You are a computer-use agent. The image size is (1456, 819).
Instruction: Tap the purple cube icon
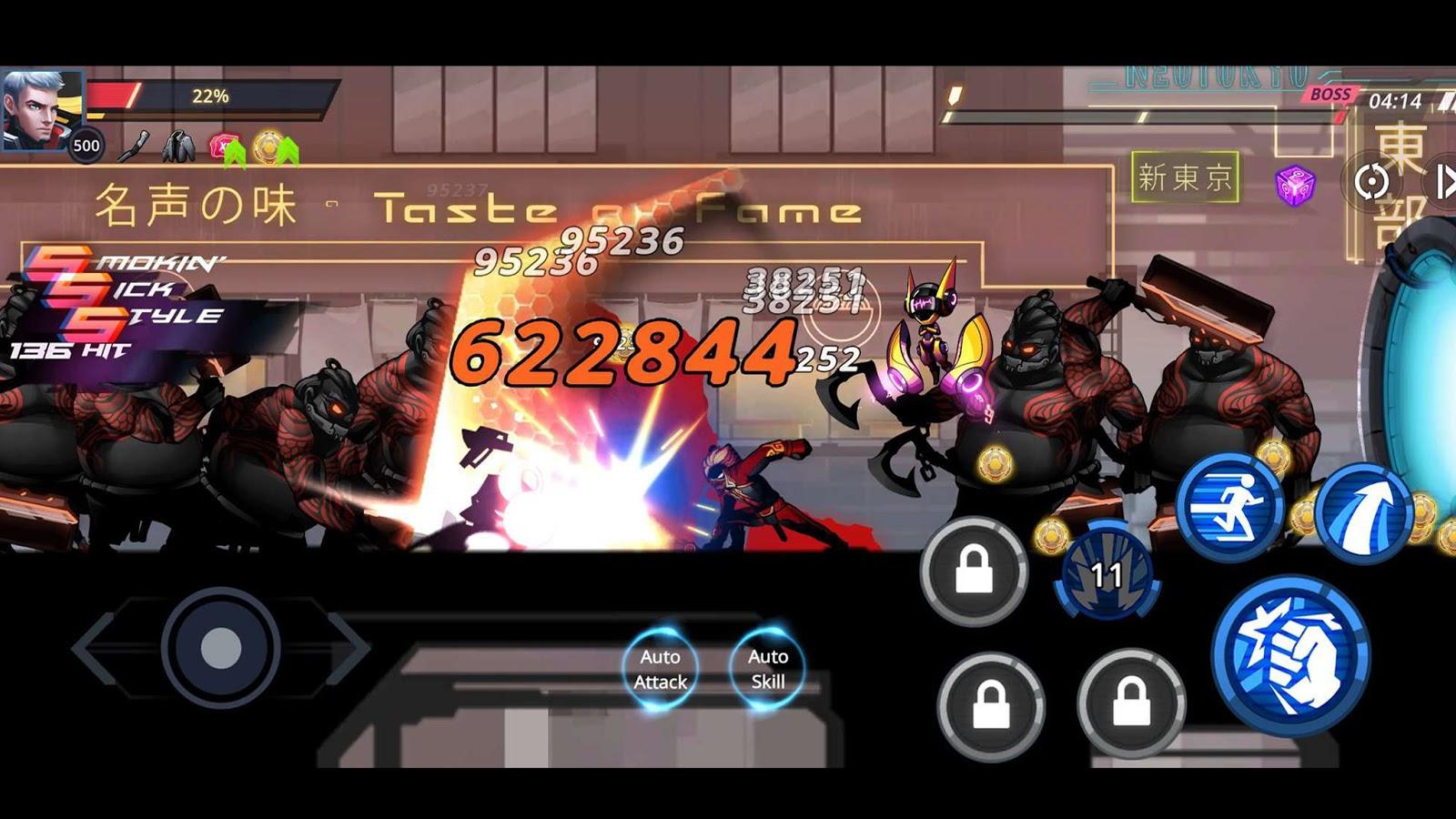1294,186
